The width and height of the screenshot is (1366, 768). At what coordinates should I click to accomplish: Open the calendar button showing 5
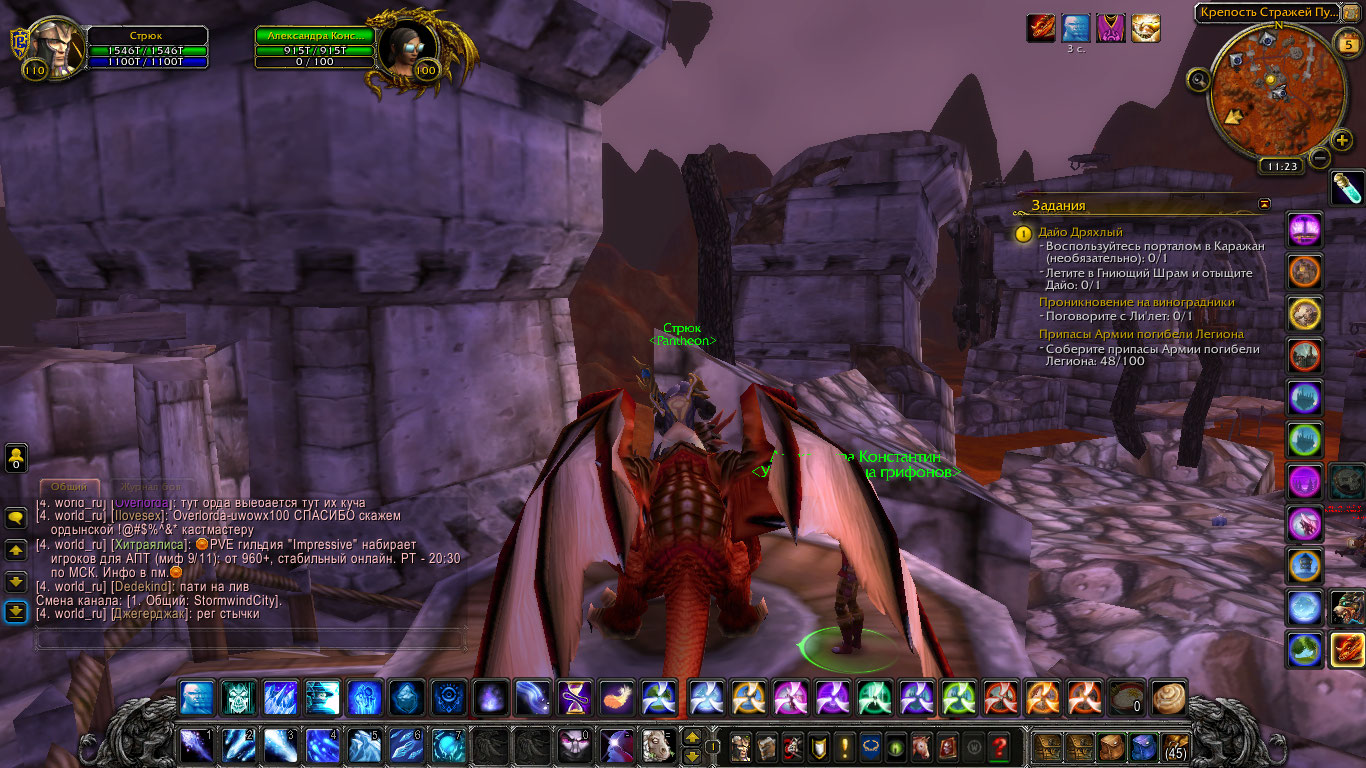1346,43
